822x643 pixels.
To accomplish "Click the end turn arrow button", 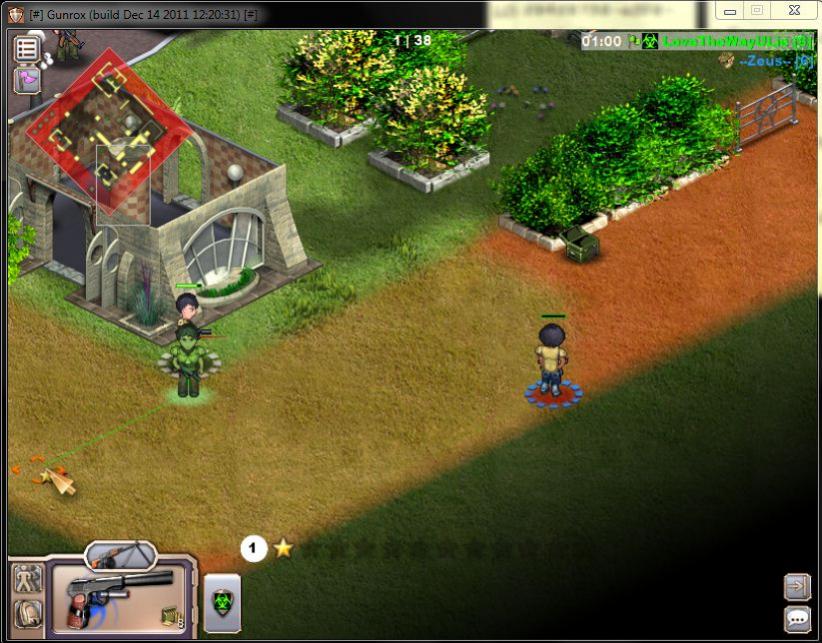I will tap(797, 585).
